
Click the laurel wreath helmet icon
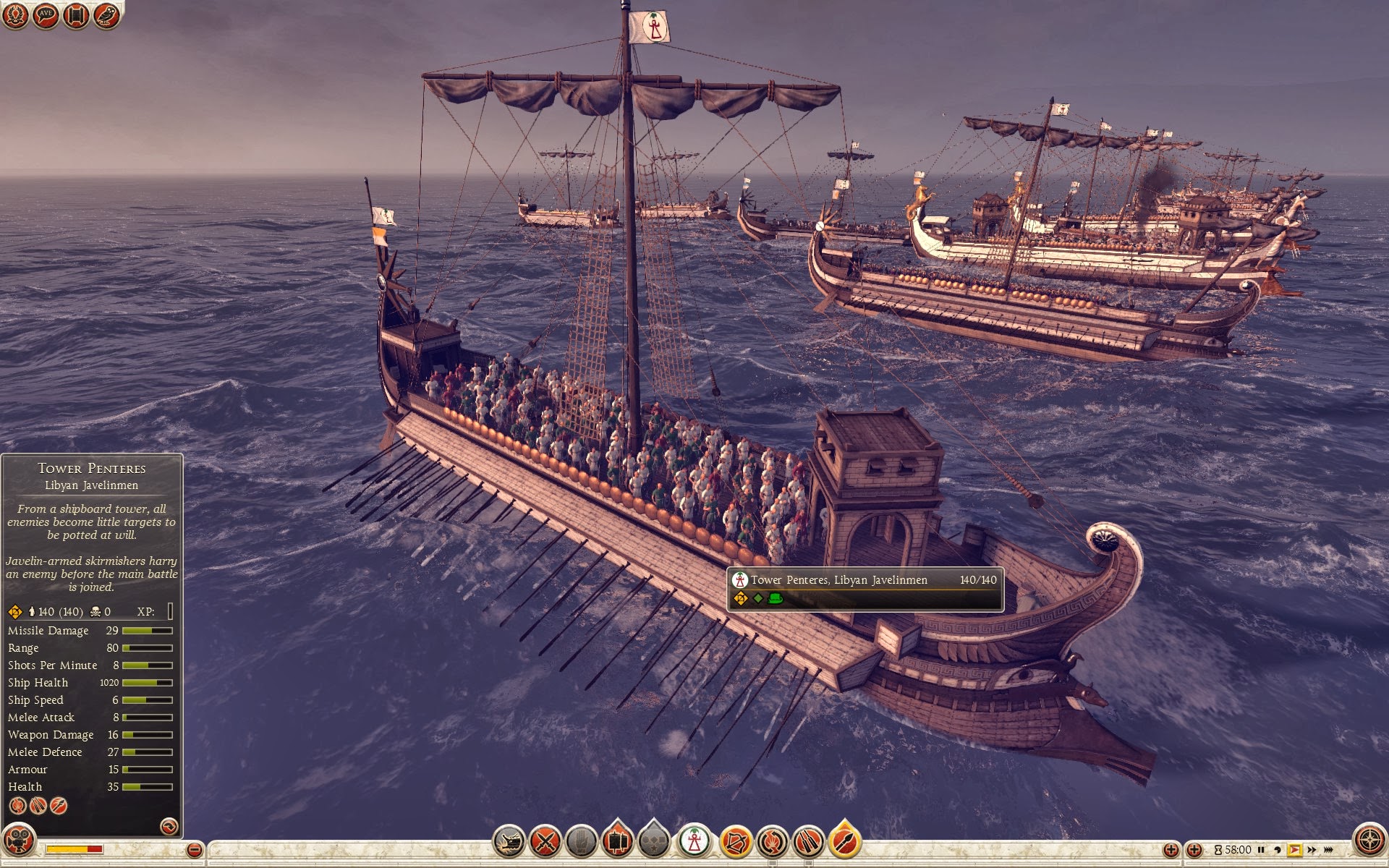tap(15, 15)
